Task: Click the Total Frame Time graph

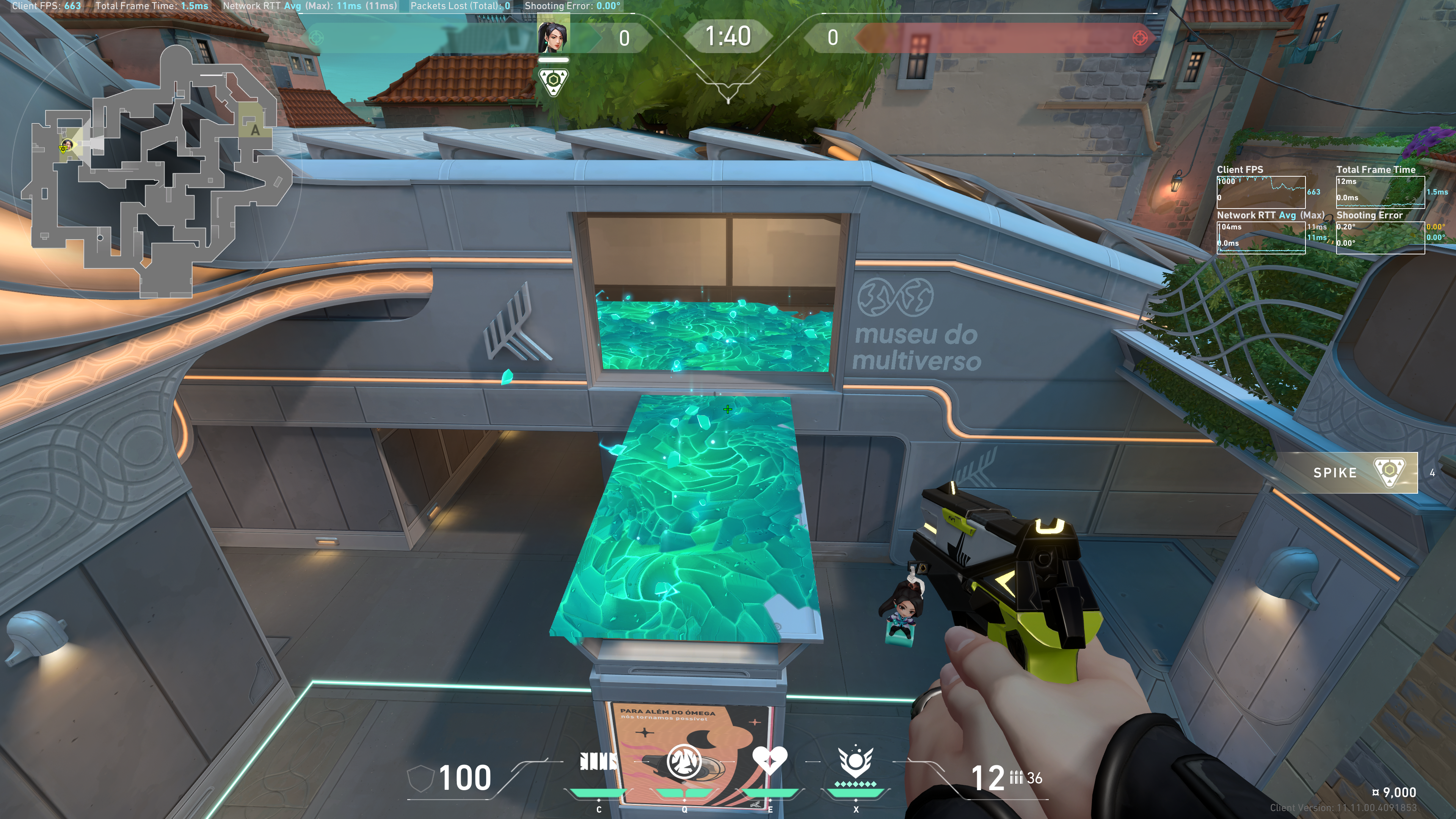Action: pos(1380,192)
